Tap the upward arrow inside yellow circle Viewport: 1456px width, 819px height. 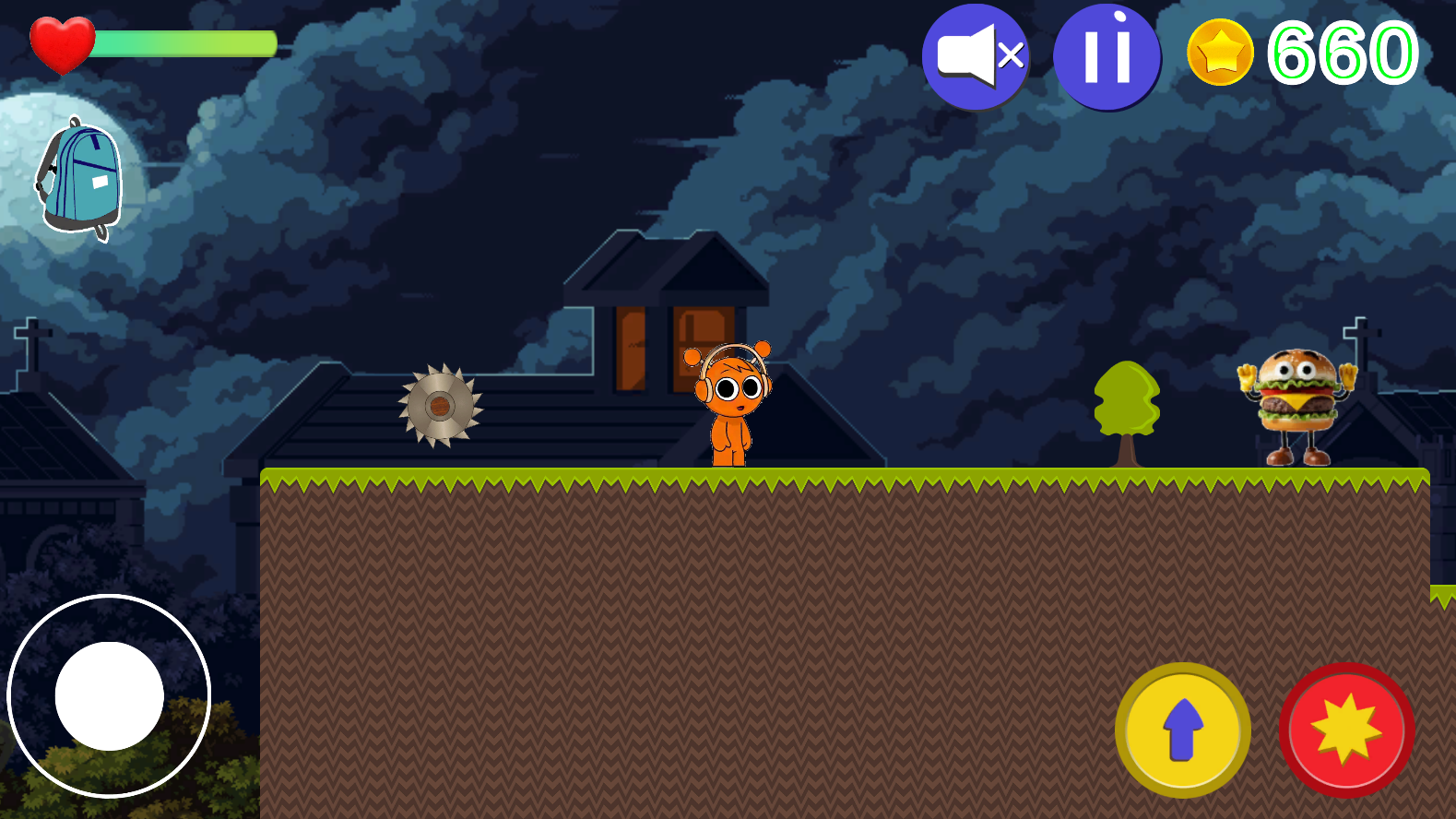pos(1183,730)
